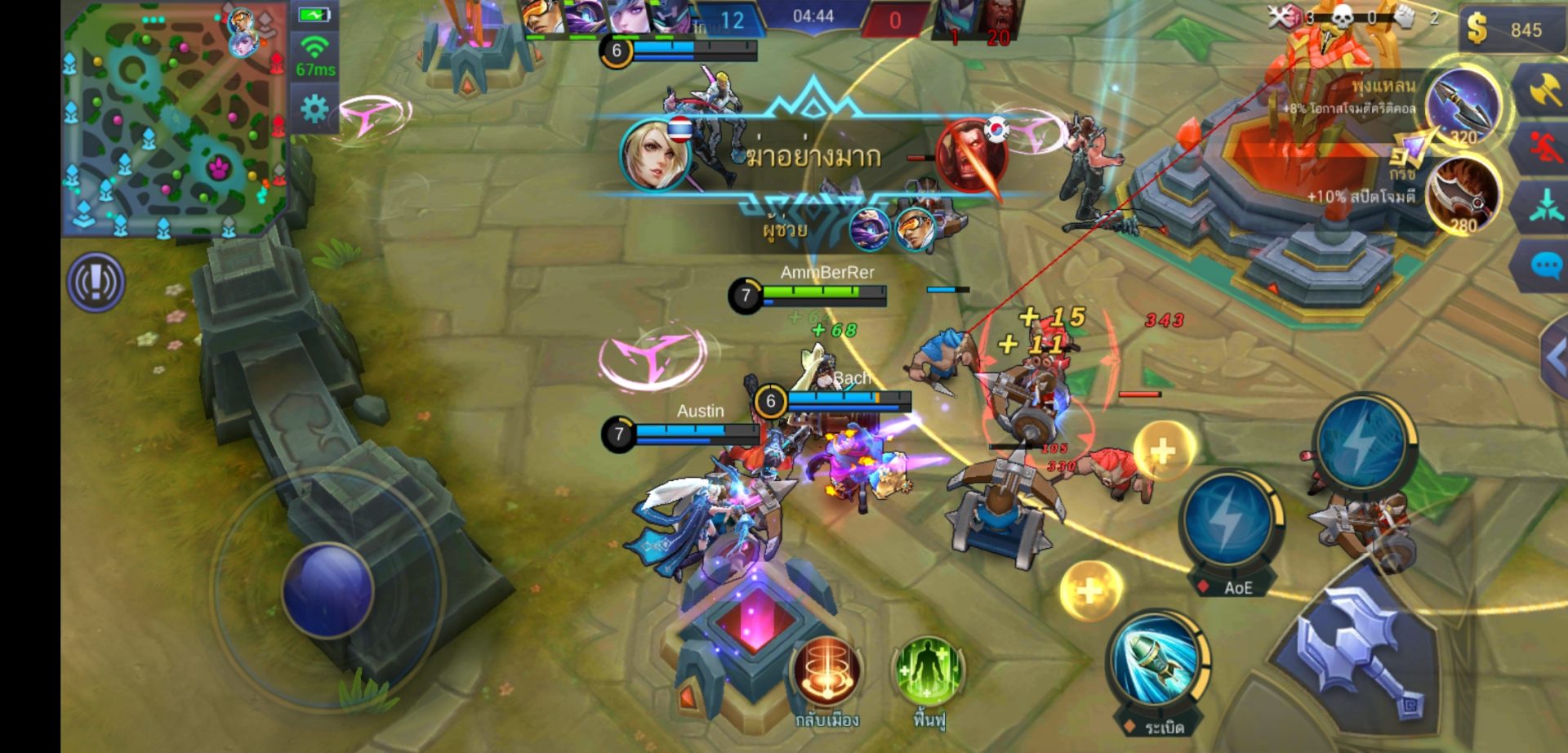Open settings with the gear icon
Image resolution: width=1568 pixels, height=753 pixels.
314,109
